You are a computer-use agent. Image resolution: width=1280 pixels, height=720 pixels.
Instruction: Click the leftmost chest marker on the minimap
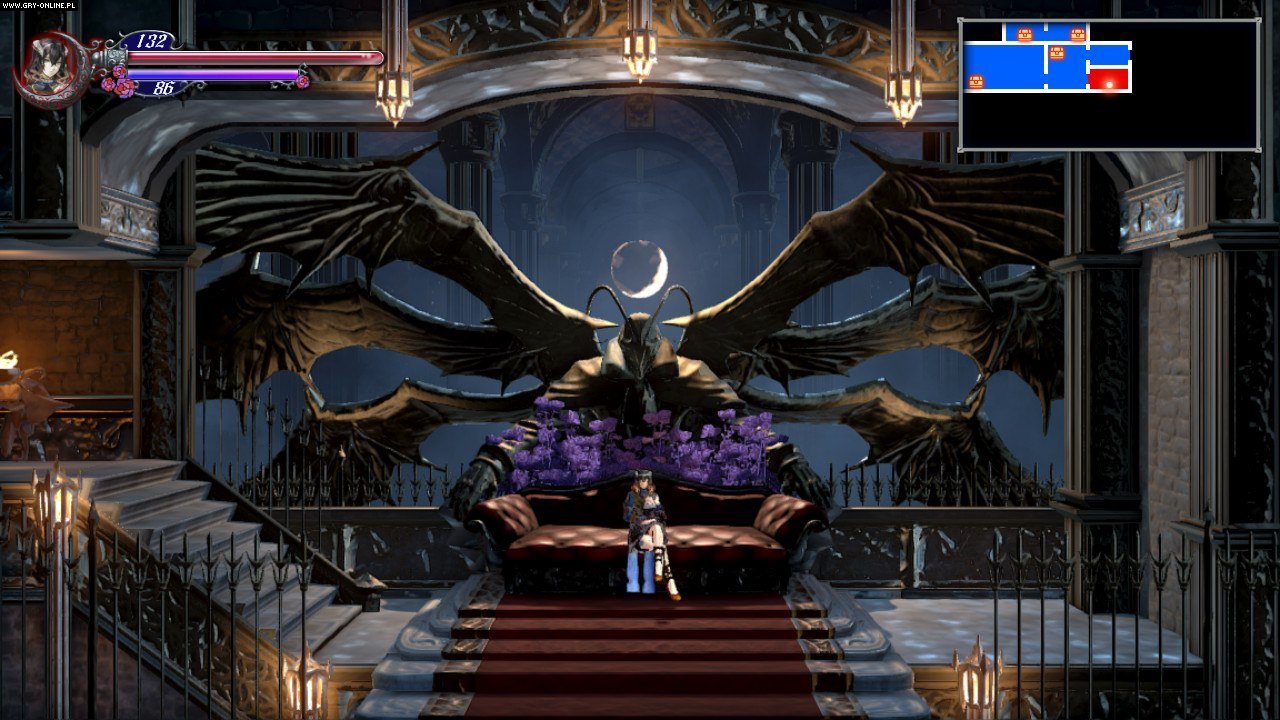coord(976,80)
